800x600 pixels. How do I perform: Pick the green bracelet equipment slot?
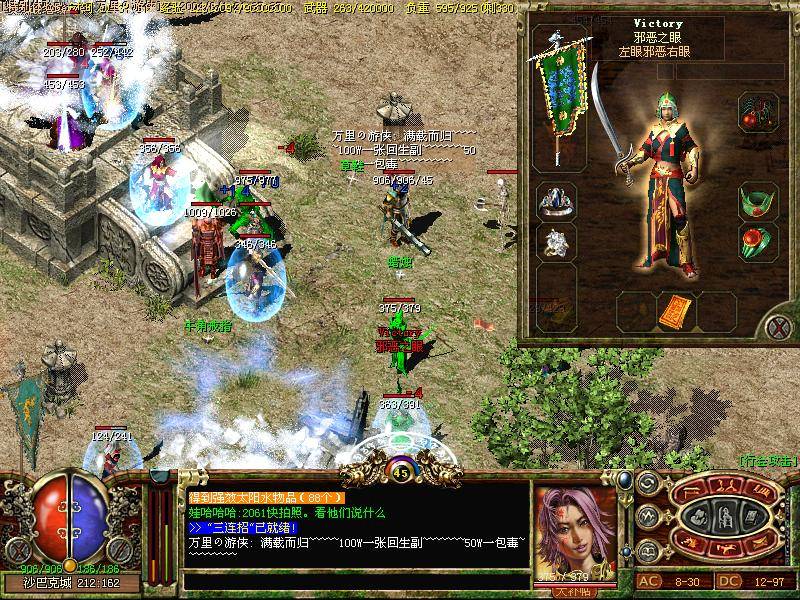click(757, 201)
